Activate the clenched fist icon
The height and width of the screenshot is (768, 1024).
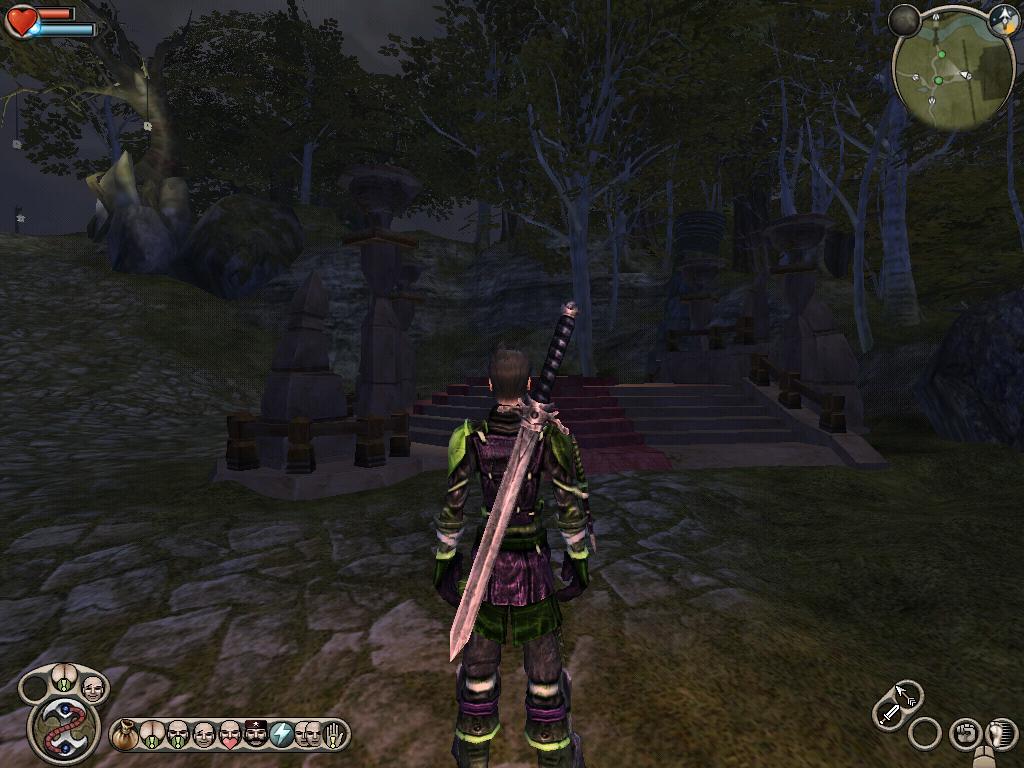963,733
